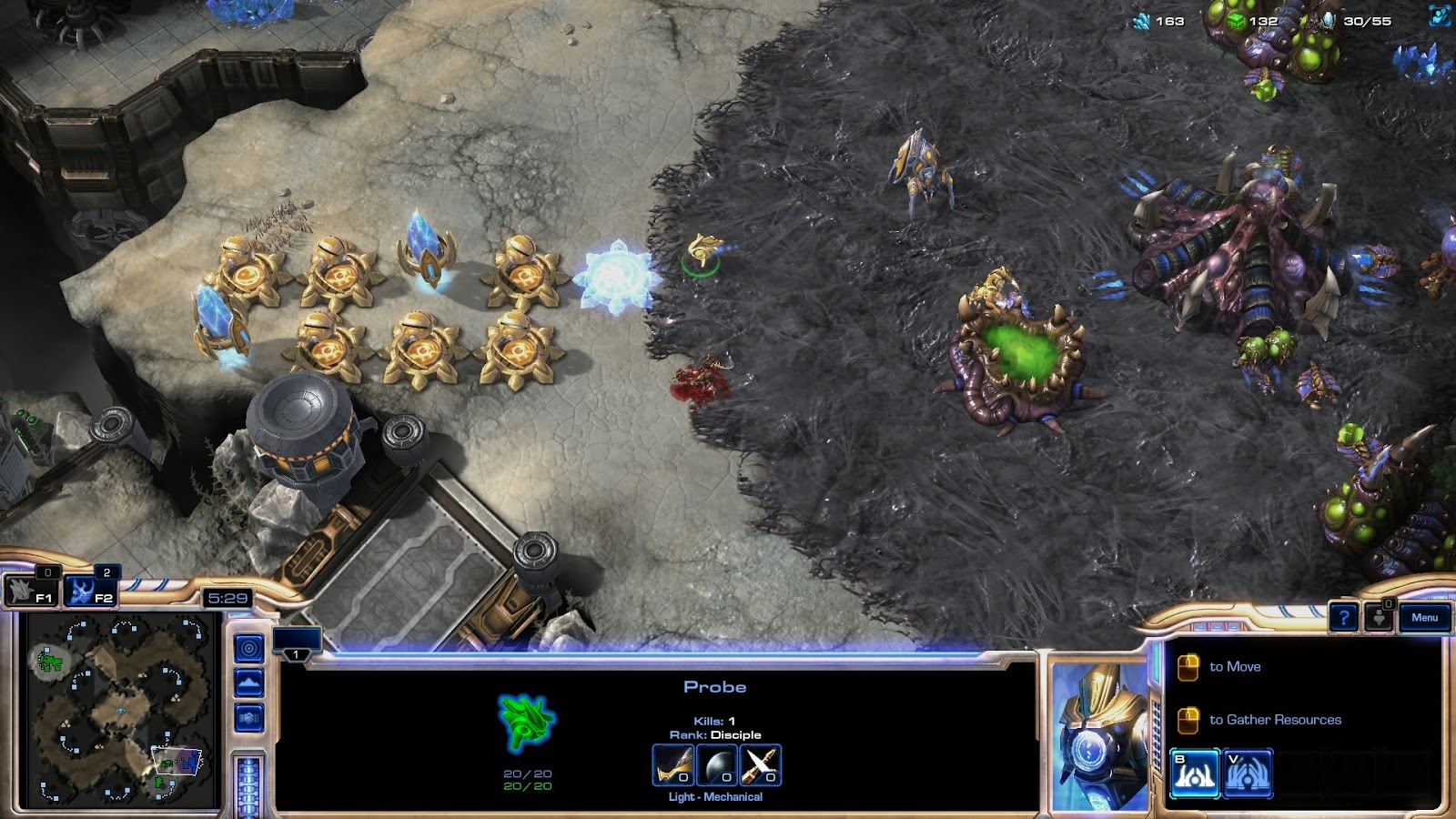Click the Help question mark button

[1343, 618]
